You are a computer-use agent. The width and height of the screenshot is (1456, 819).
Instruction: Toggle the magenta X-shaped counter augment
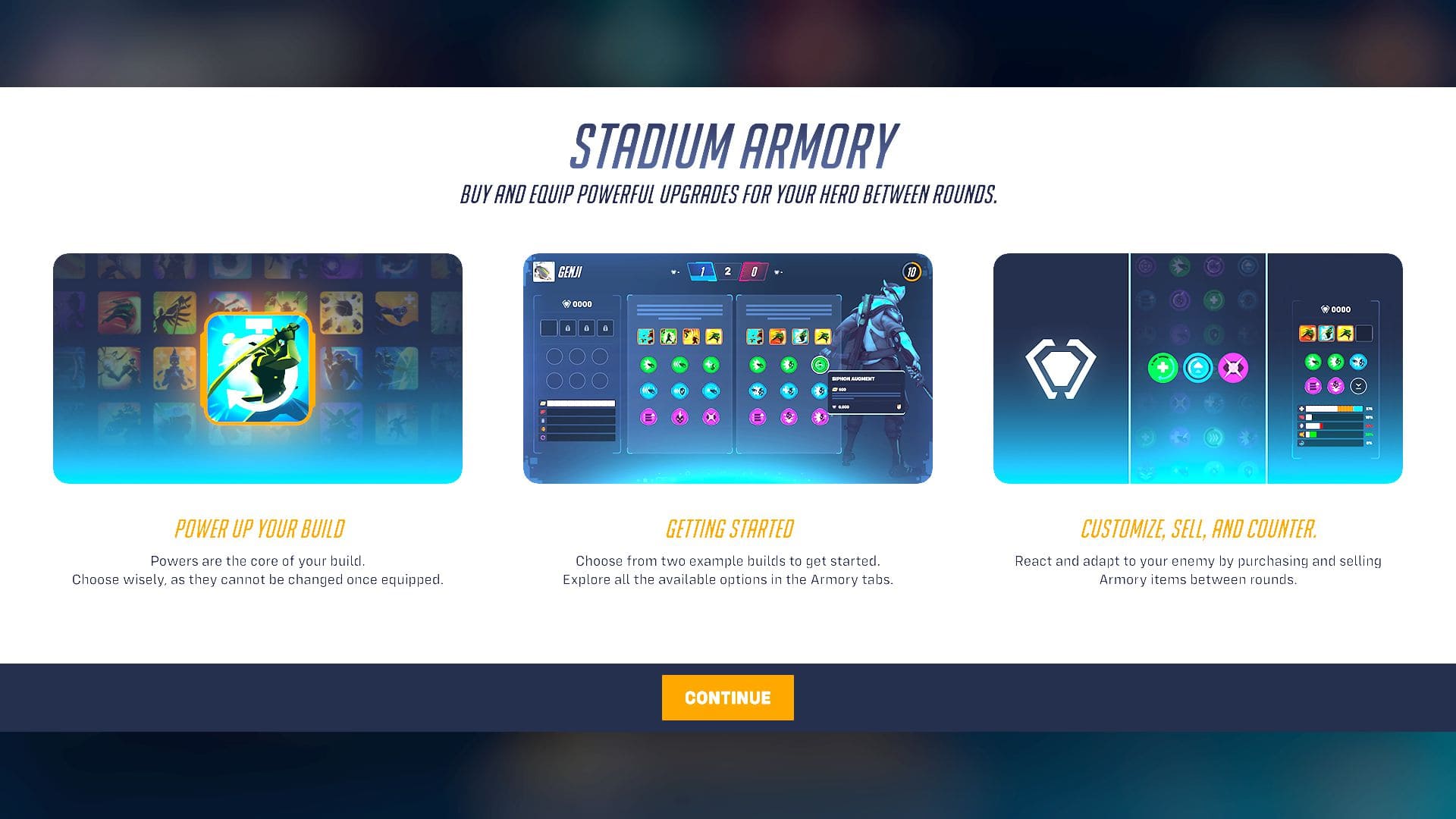click(x=1232, y=368)
